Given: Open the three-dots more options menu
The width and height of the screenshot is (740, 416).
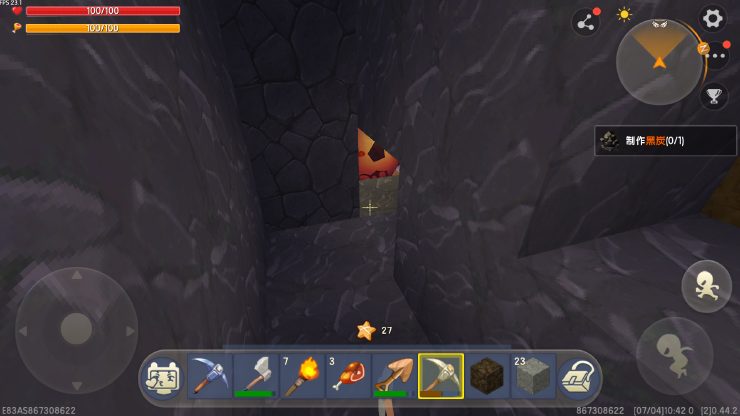Looking at the screenshot, I should point(715,55).
